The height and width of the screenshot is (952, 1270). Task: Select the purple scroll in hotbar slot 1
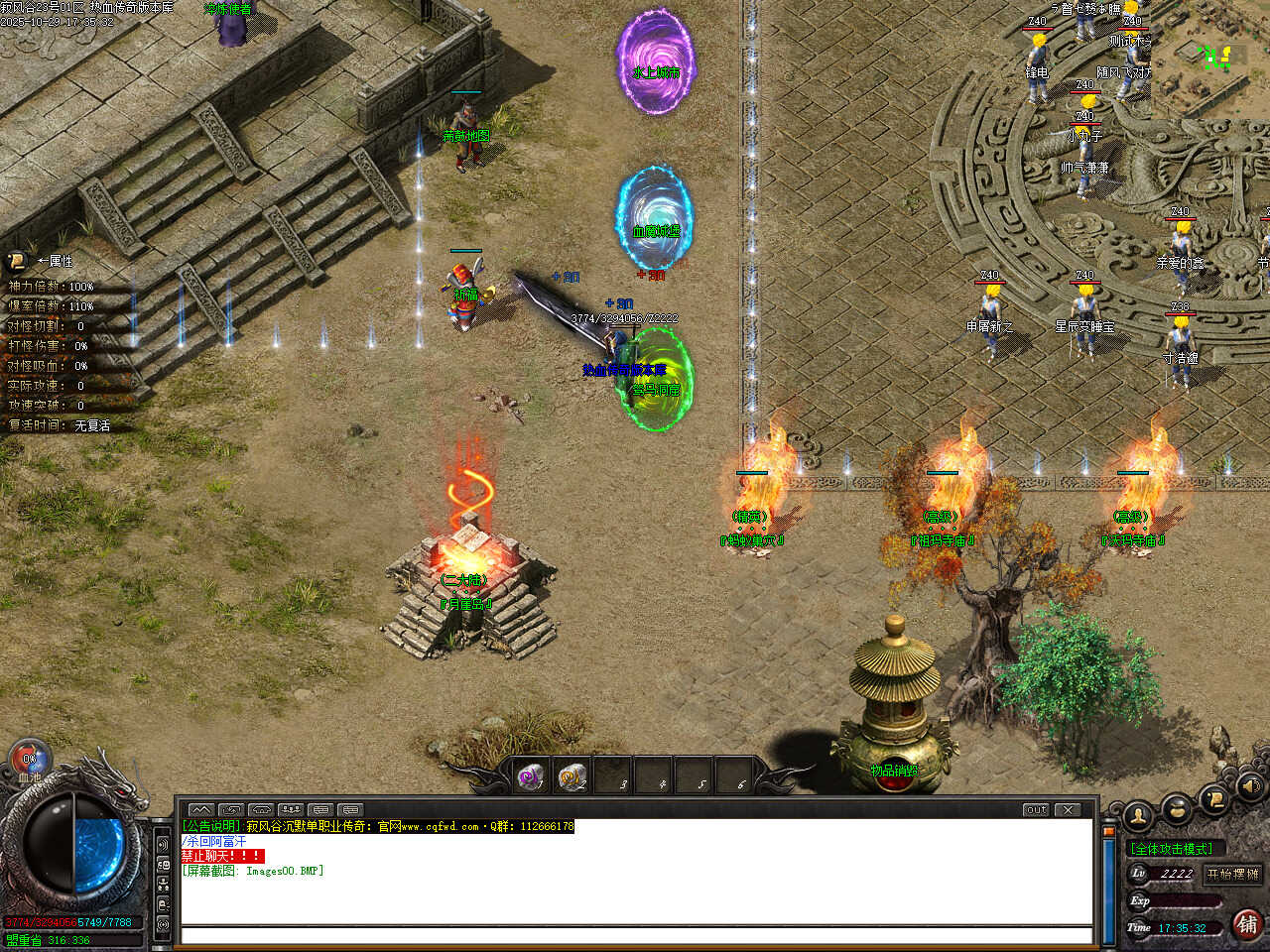click(x=531, y=776)
